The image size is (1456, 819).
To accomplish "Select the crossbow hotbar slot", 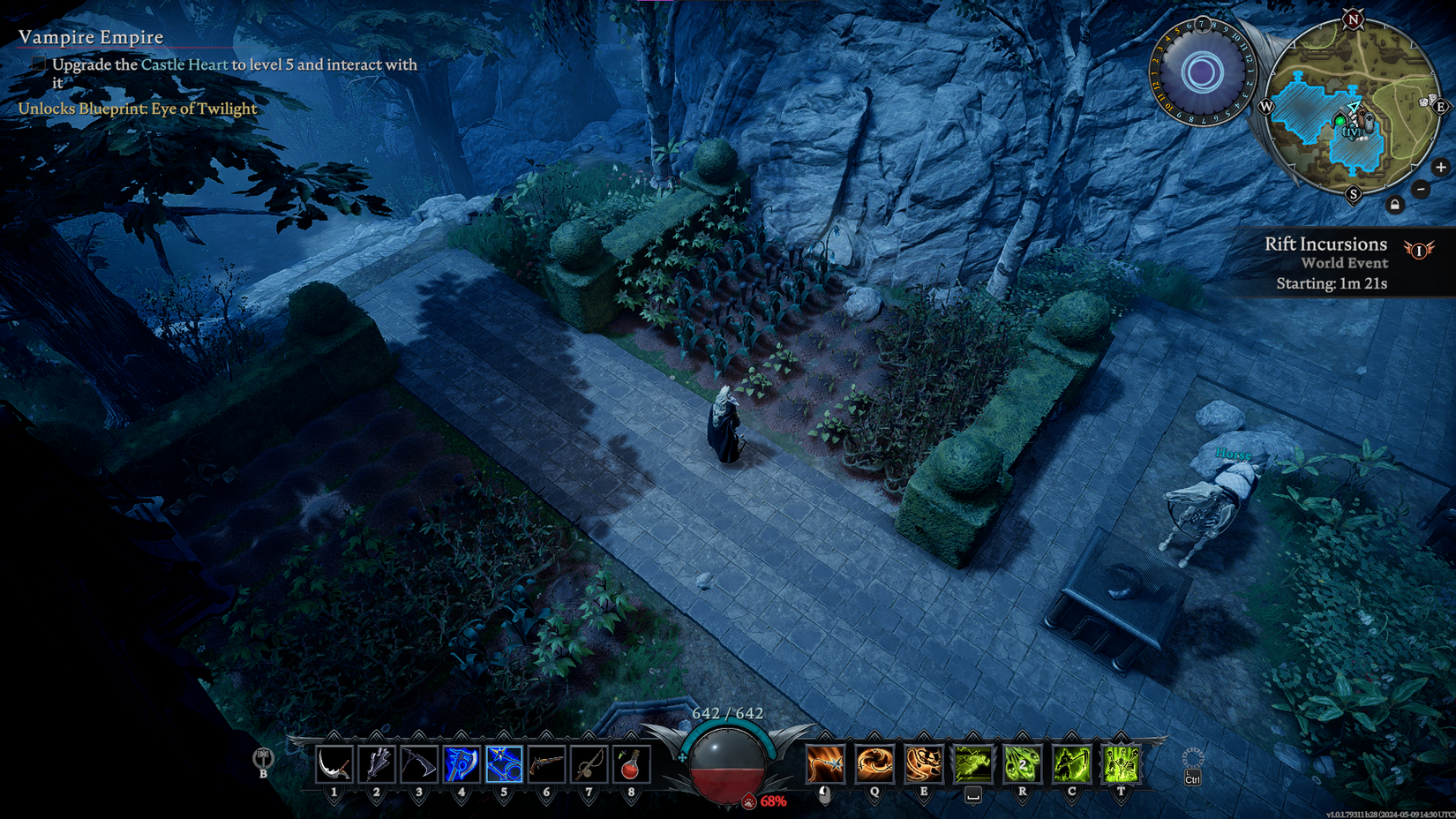I will 589,764.
